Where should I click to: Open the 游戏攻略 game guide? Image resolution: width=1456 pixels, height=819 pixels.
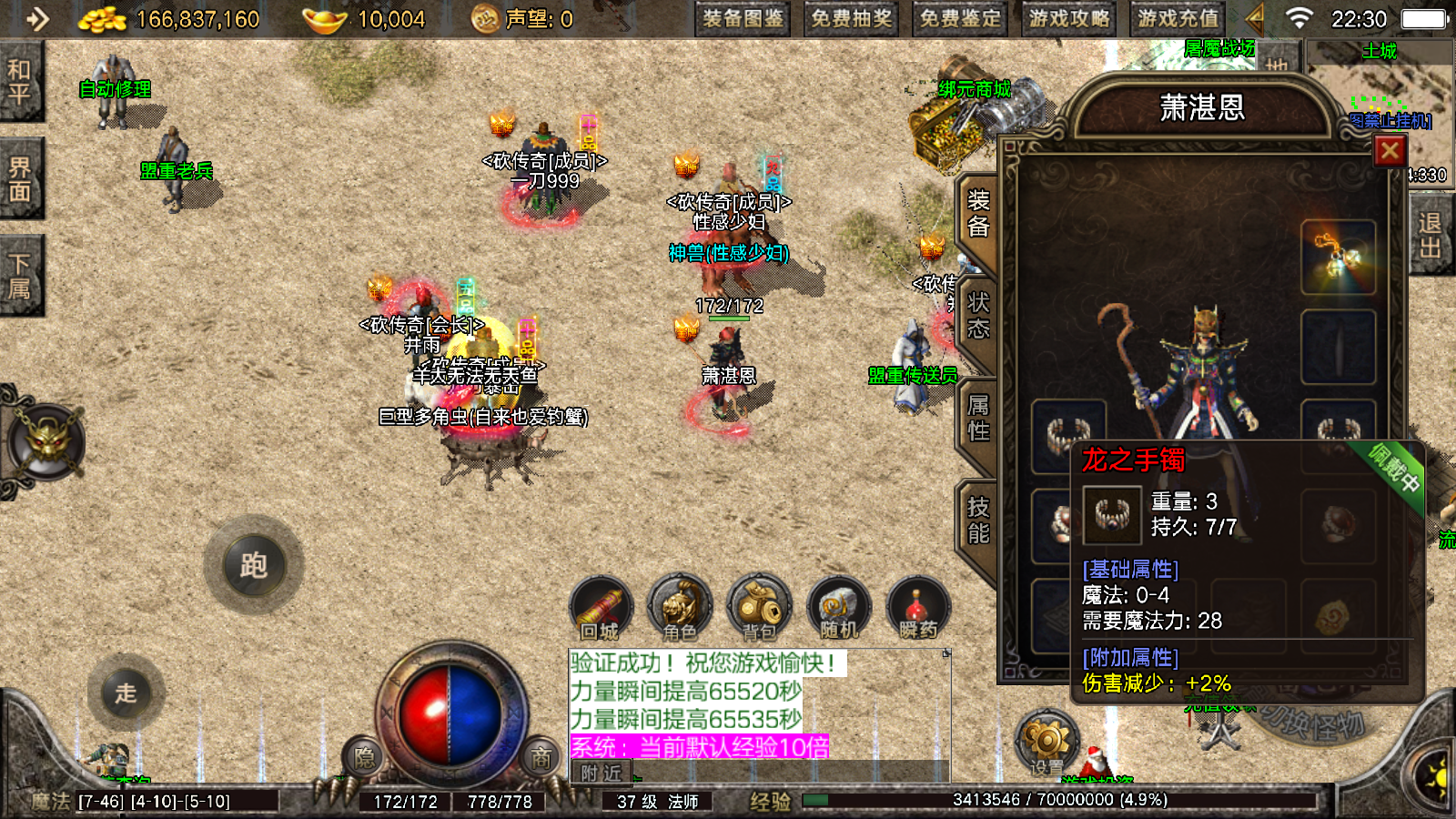click(x=1069, y=18)
